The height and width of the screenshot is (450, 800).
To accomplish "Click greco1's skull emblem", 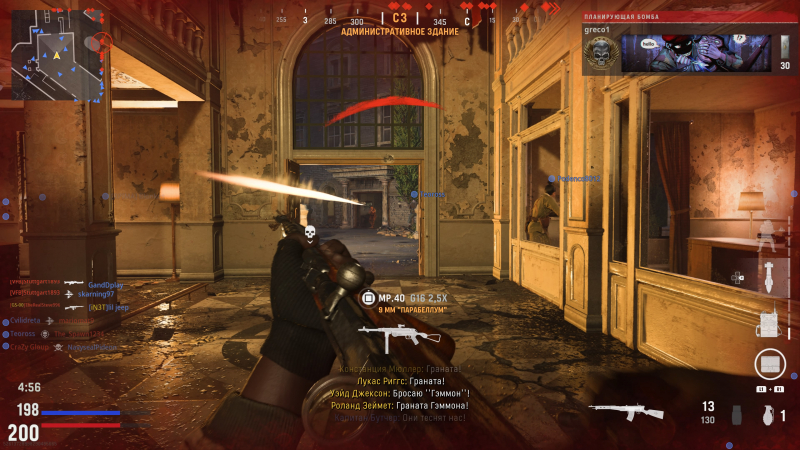I will (598, 55).
